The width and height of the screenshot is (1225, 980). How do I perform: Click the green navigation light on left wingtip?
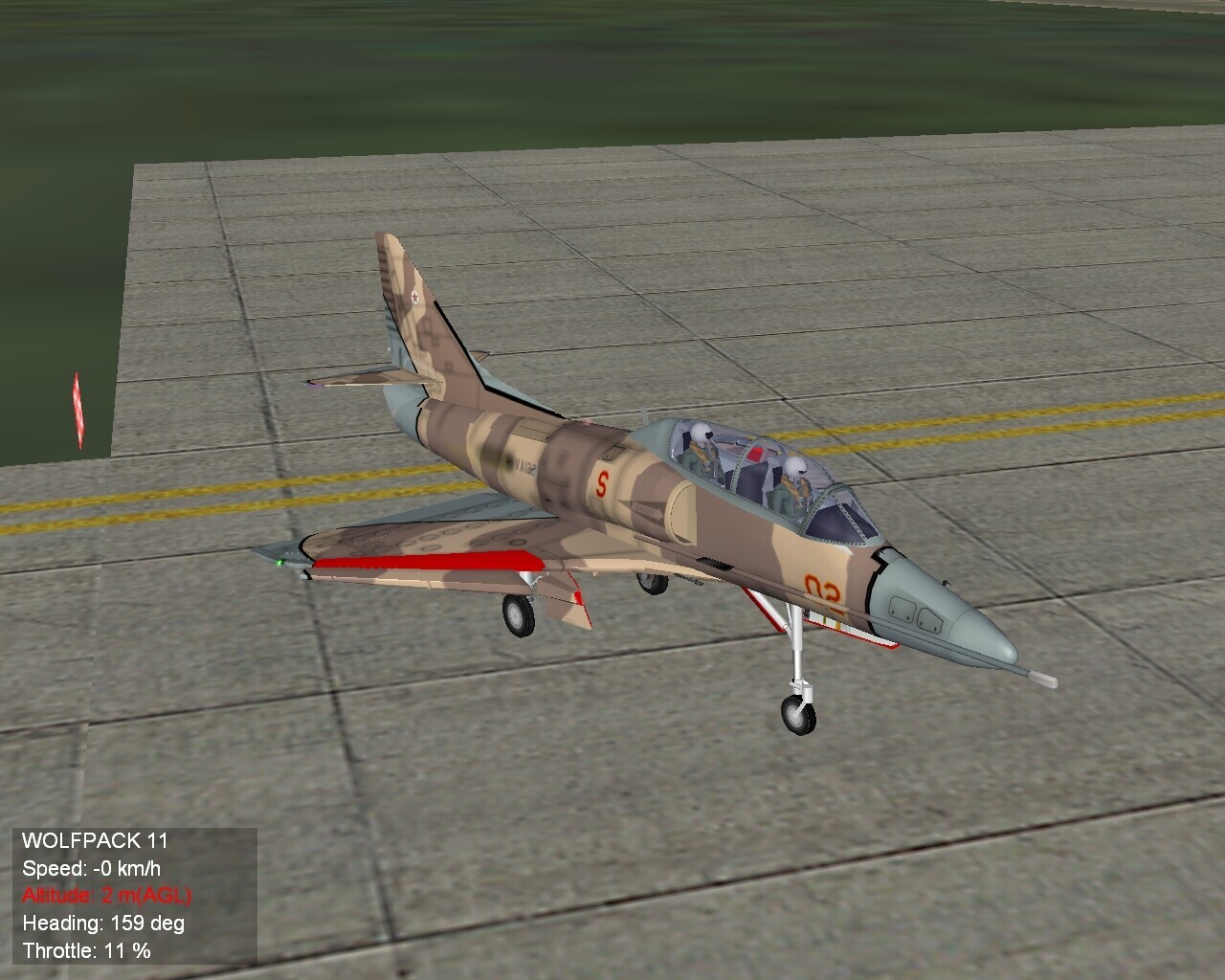280,560
